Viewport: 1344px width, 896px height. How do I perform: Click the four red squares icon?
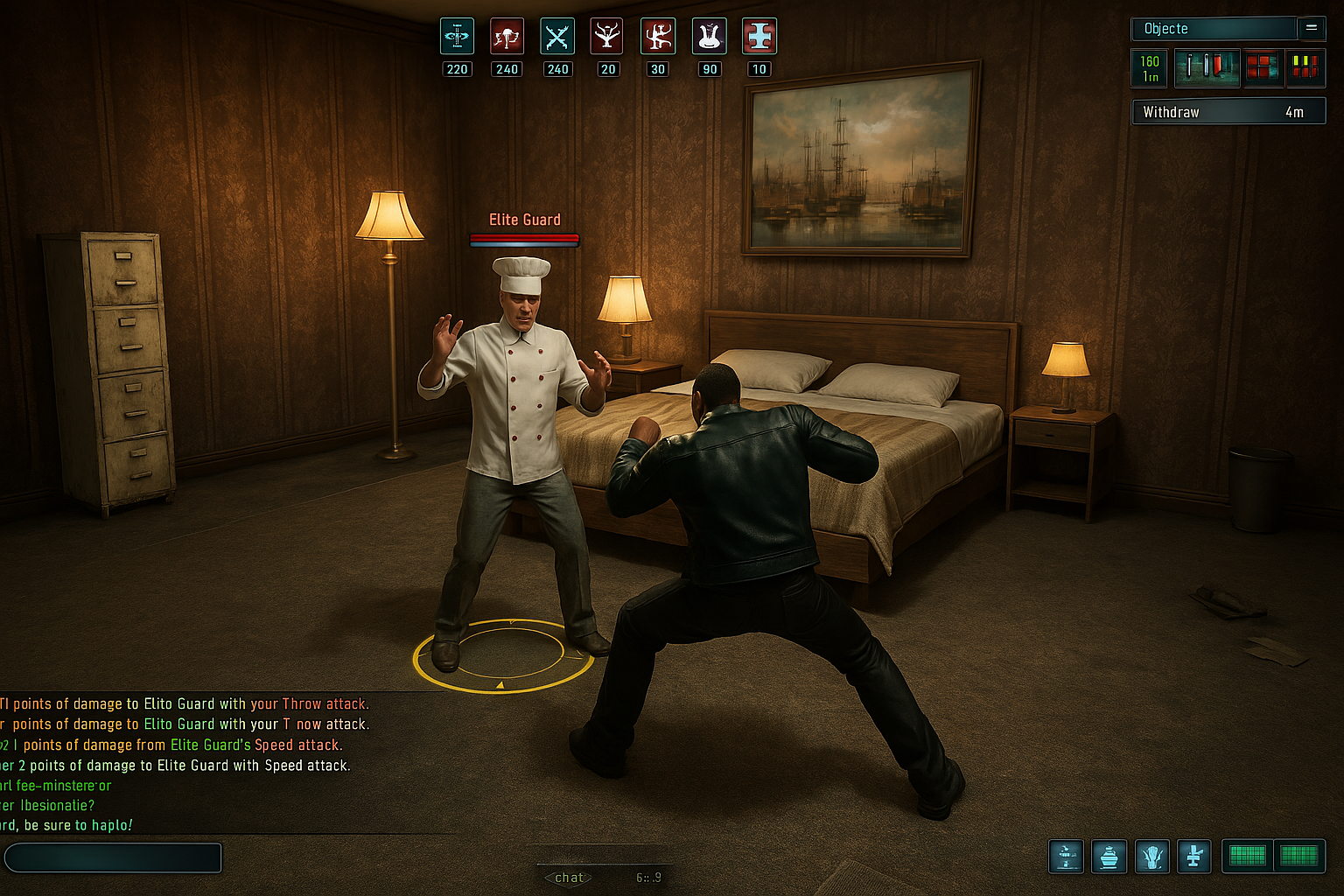coord(1263,67)
